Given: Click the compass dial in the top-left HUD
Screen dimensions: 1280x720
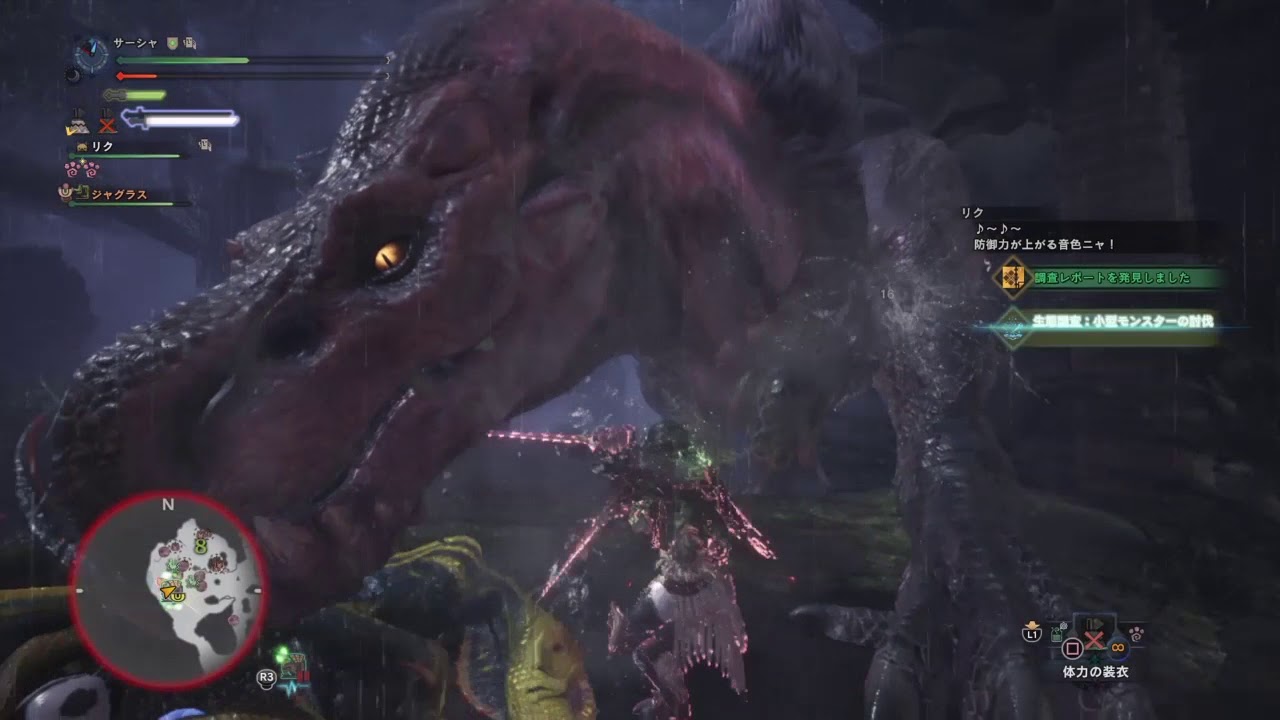Looking at the screenshot, I should point(90,55).
